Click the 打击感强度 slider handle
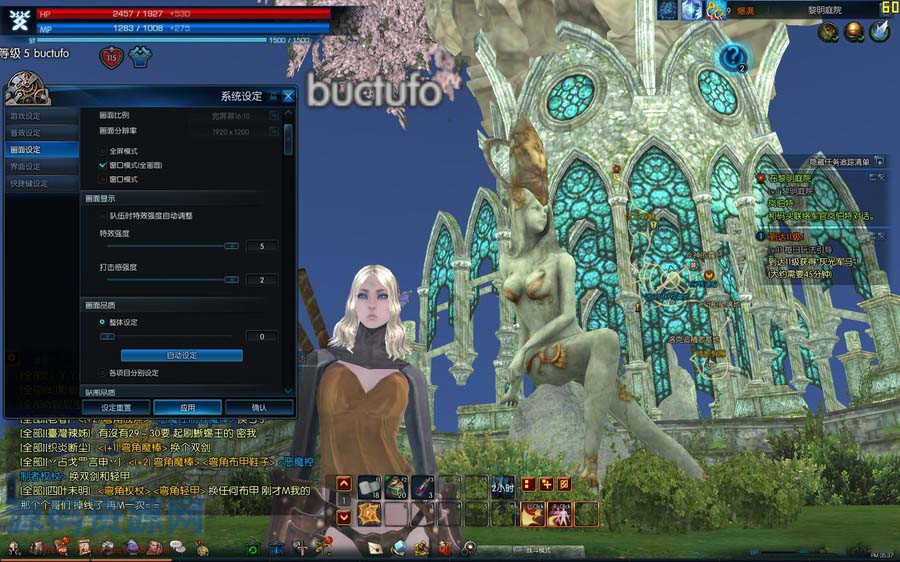The image size is (900, 562). point(231,280)
